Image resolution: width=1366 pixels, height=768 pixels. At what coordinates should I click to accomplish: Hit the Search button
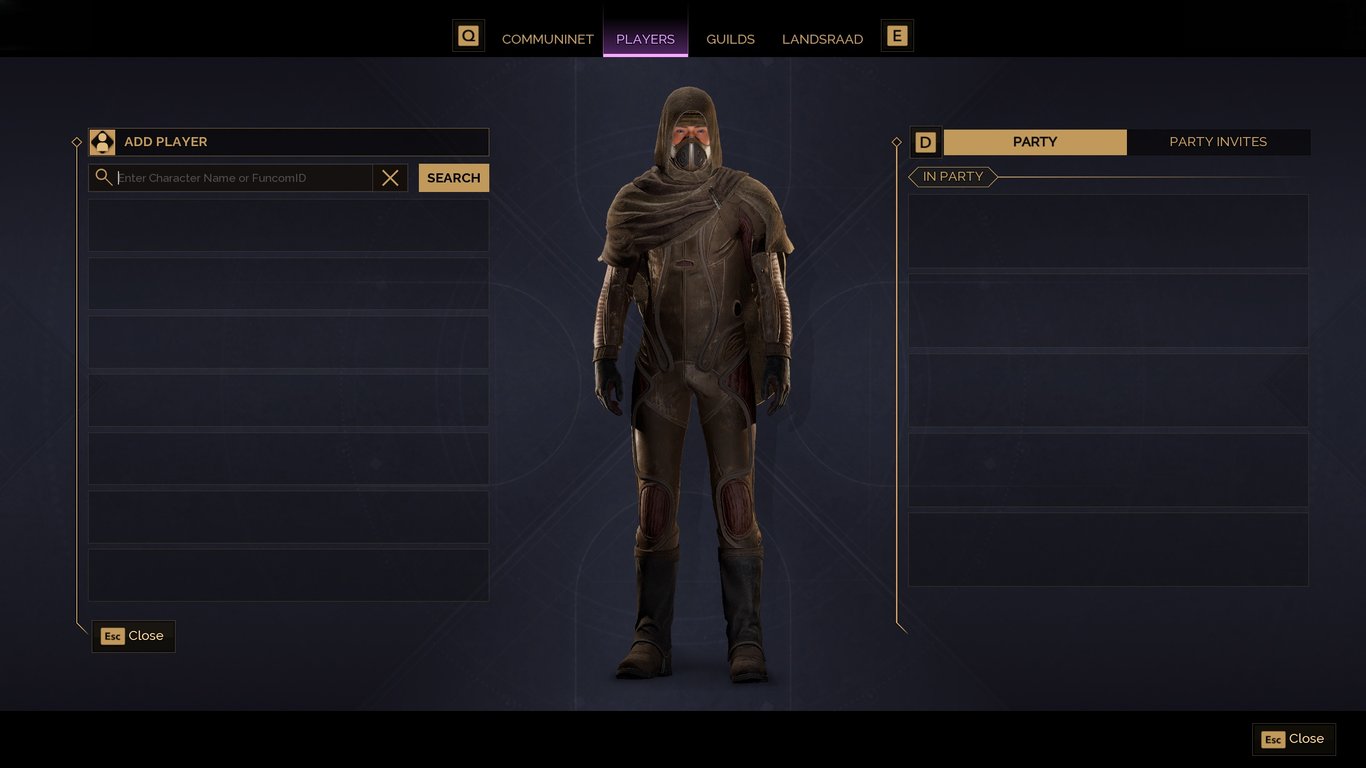453,178
